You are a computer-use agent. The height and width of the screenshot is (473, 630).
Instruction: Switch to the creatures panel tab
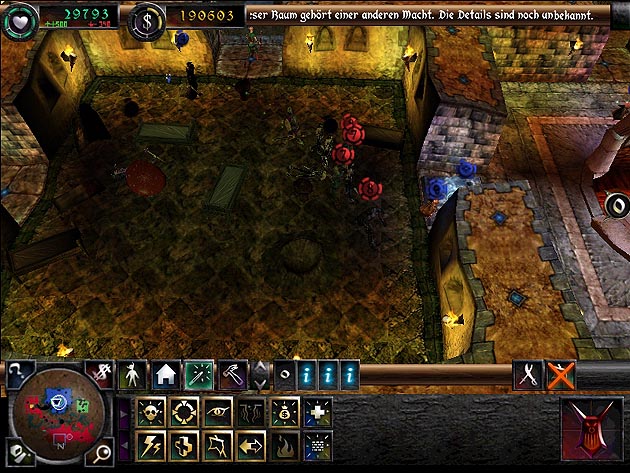pyautogui.click(x=132, y=375)
